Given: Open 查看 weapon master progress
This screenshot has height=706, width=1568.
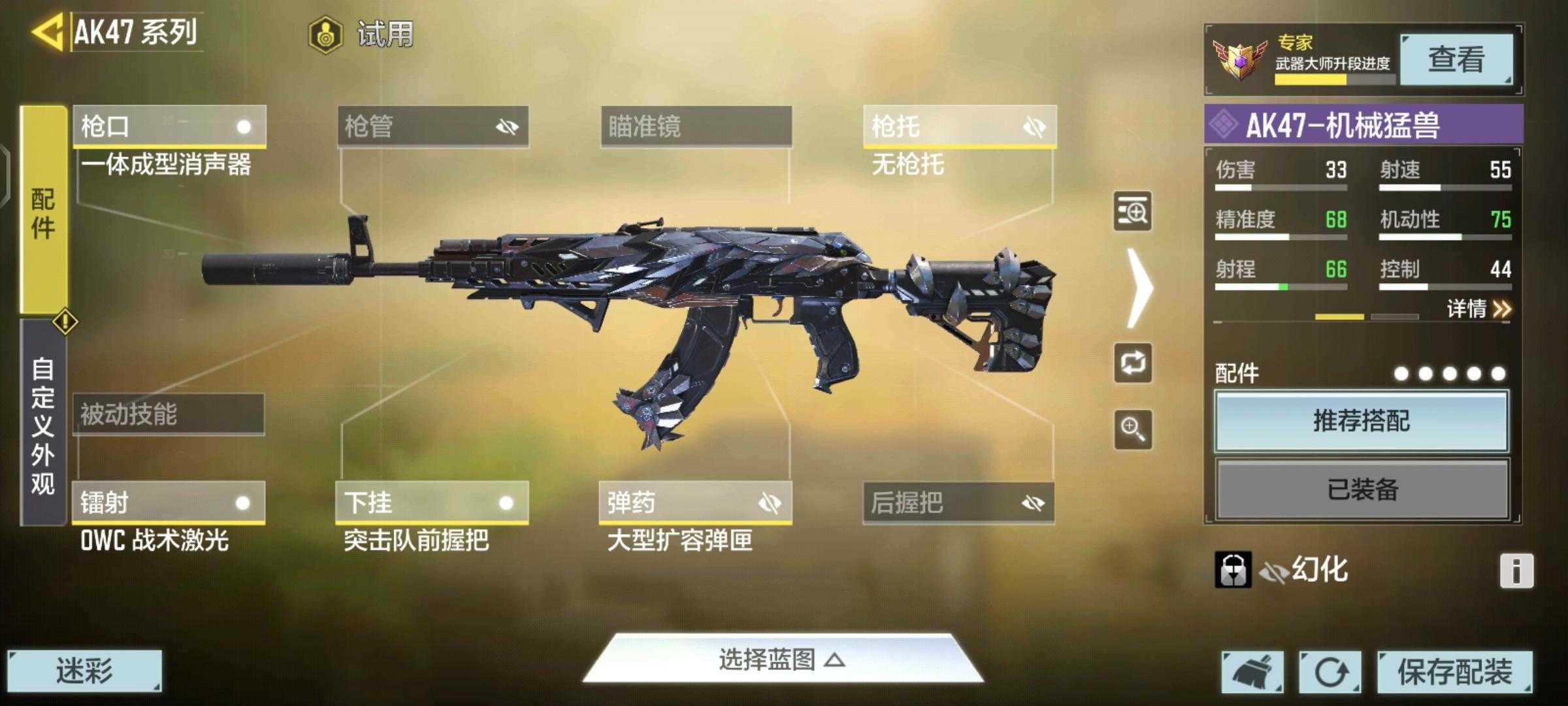Looking at the screenshot, I should [1456, 59].
